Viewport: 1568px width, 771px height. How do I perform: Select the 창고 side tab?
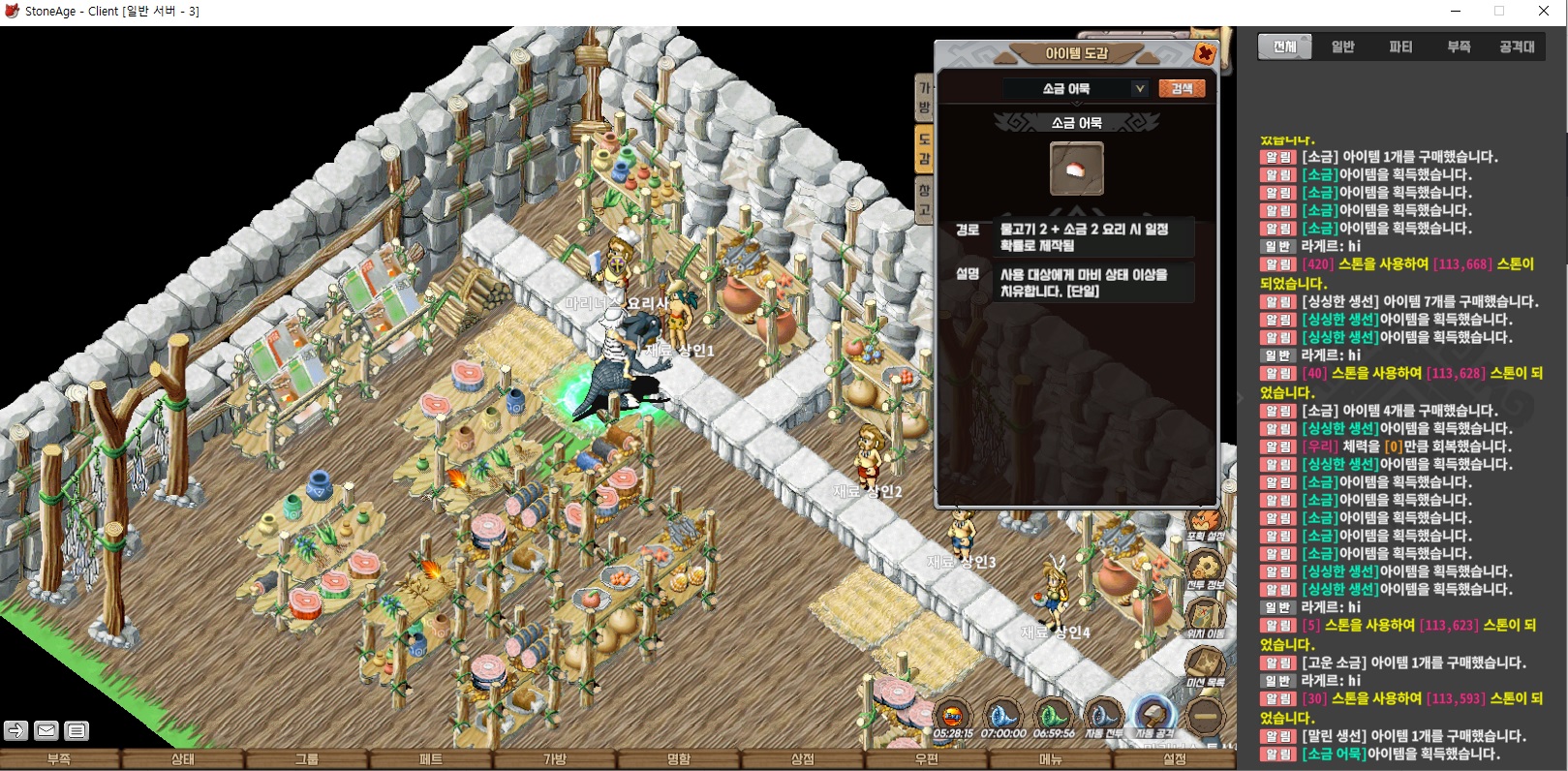[x=924, y=200]
